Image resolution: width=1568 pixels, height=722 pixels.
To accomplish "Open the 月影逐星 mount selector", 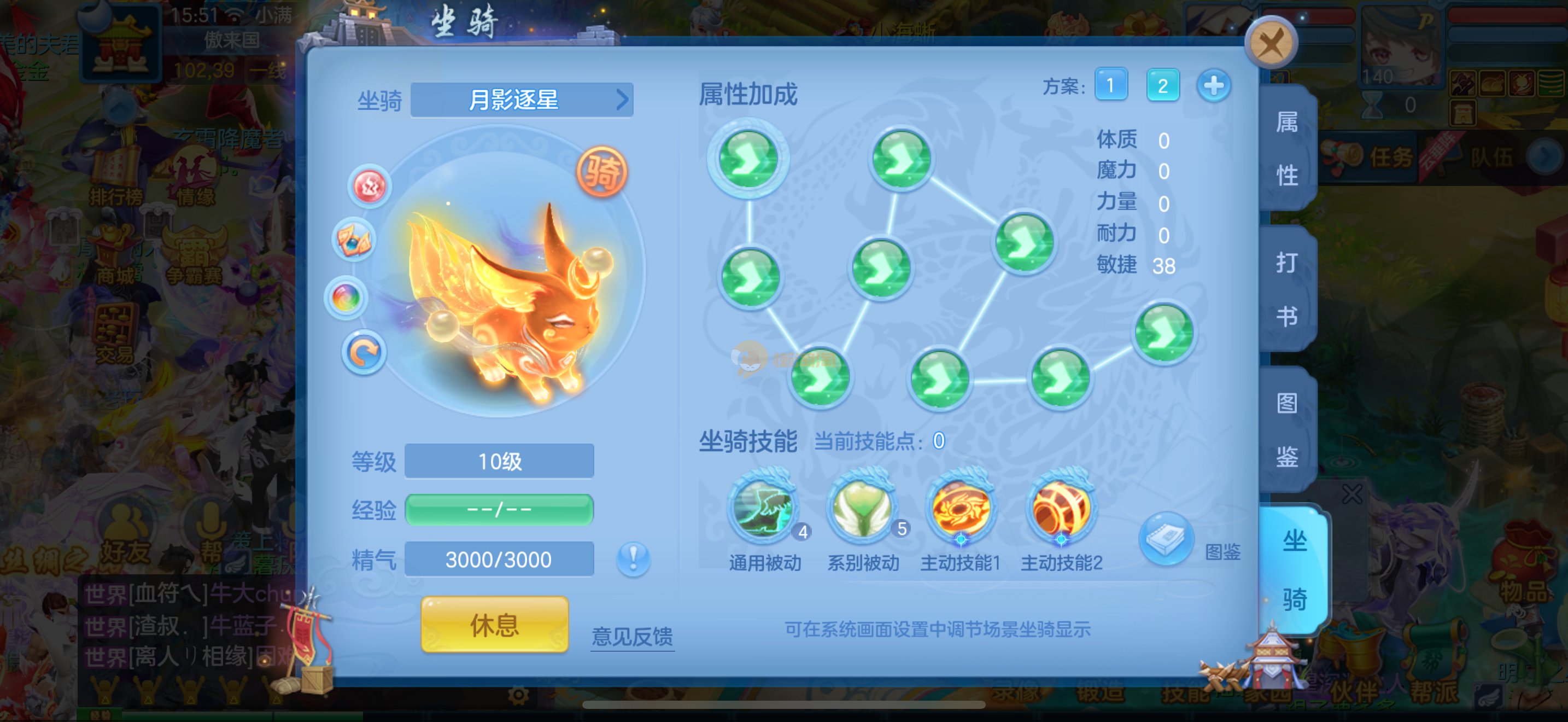I will coord(522,100).
